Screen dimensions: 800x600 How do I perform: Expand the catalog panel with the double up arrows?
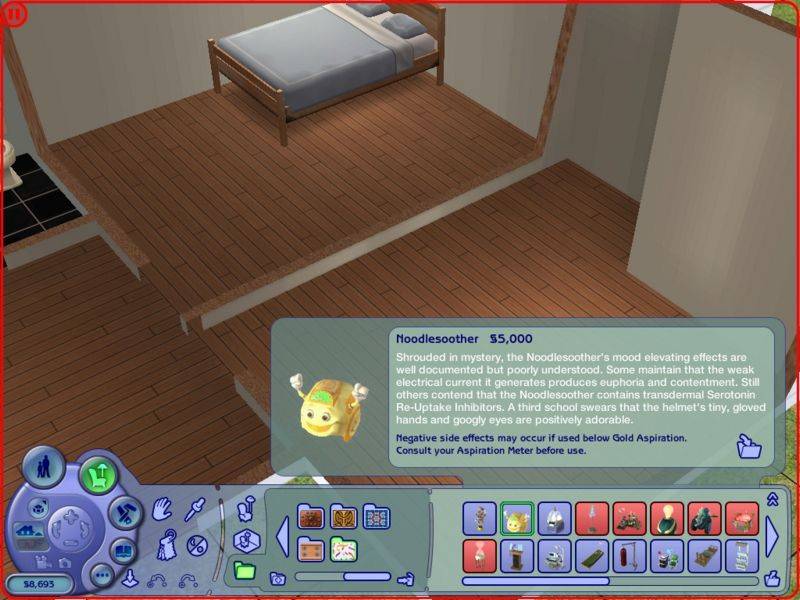tap(772, 498)
